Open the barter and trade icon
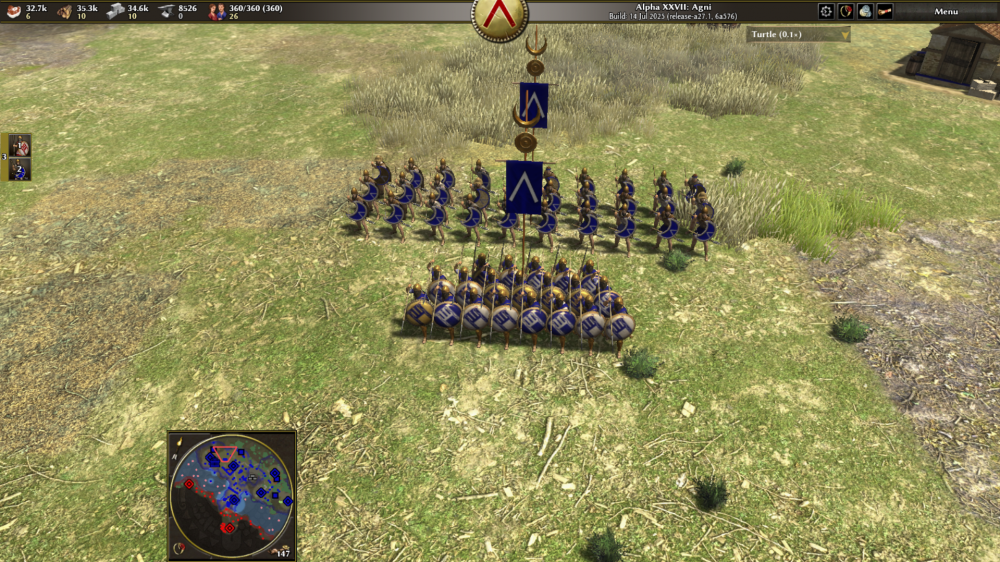Screen dimensions: 1000x562 865,11
